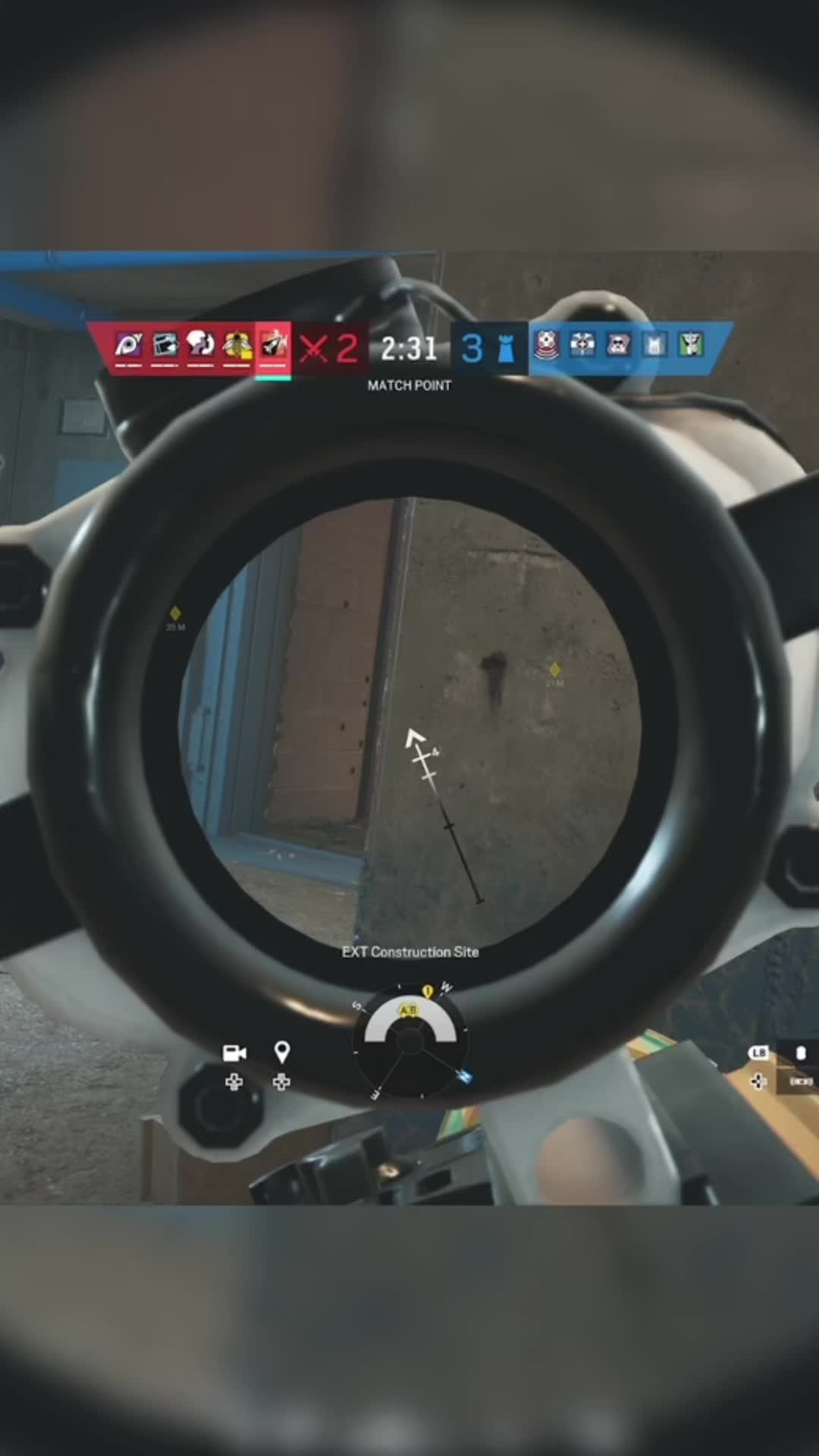Image resolution: width=819 pixels, height=1456 pixels.
Task: Click the crossed-swords attacker-side emblem
Action: click(x=312, y=348)
